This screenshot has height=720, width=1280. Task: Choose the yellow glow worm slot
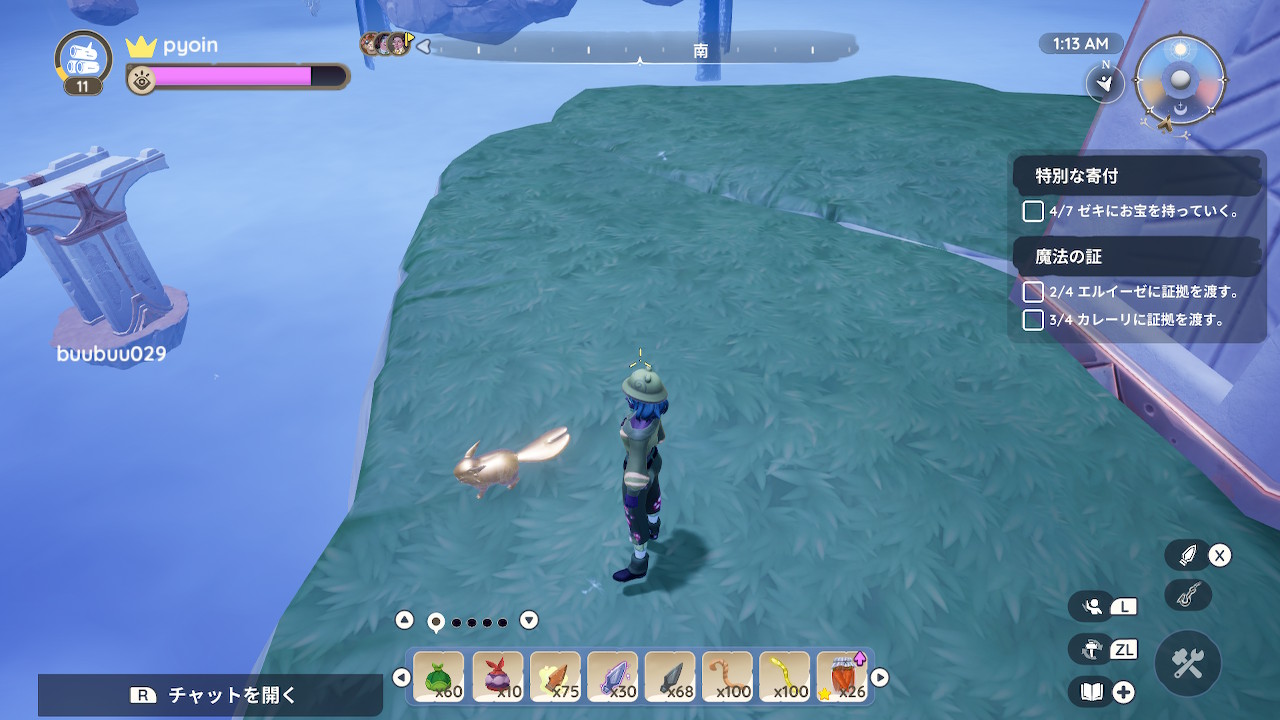pyautogui.click(x=785, y=677)
